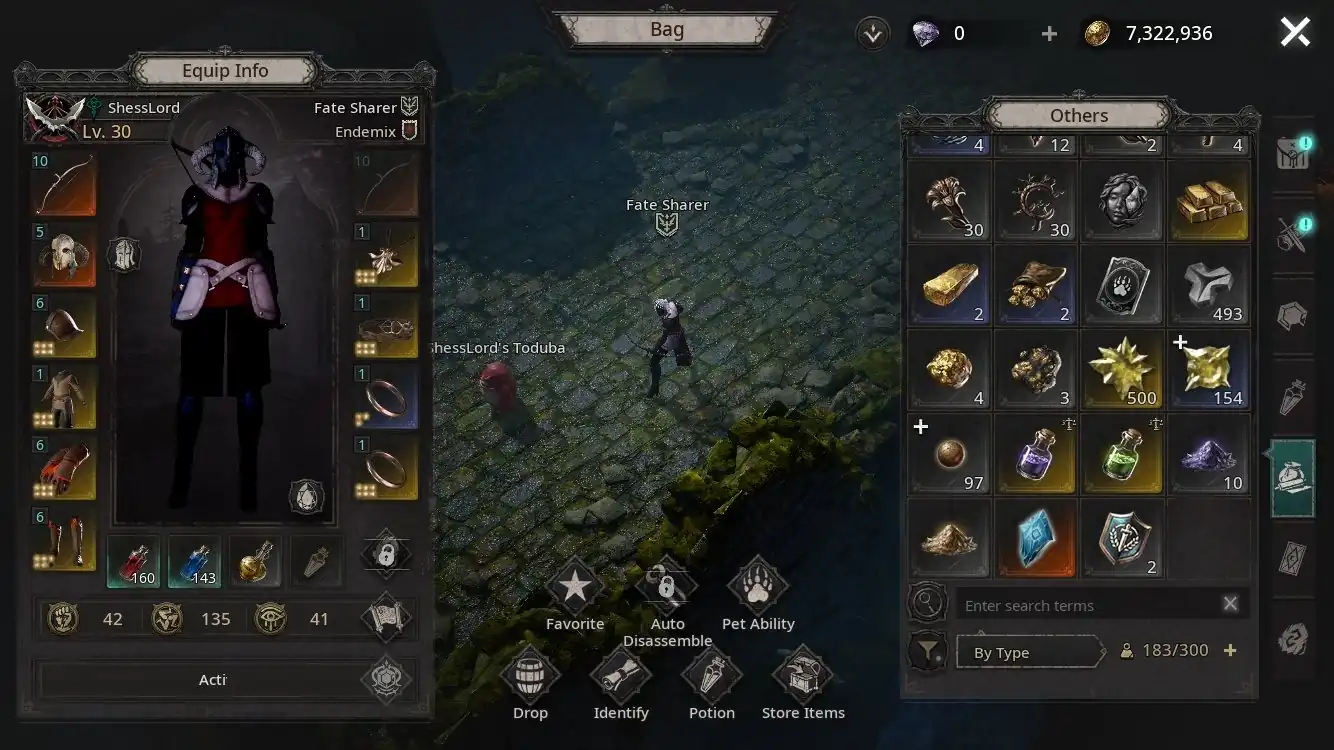Open the Favorite option

[574, 589]
